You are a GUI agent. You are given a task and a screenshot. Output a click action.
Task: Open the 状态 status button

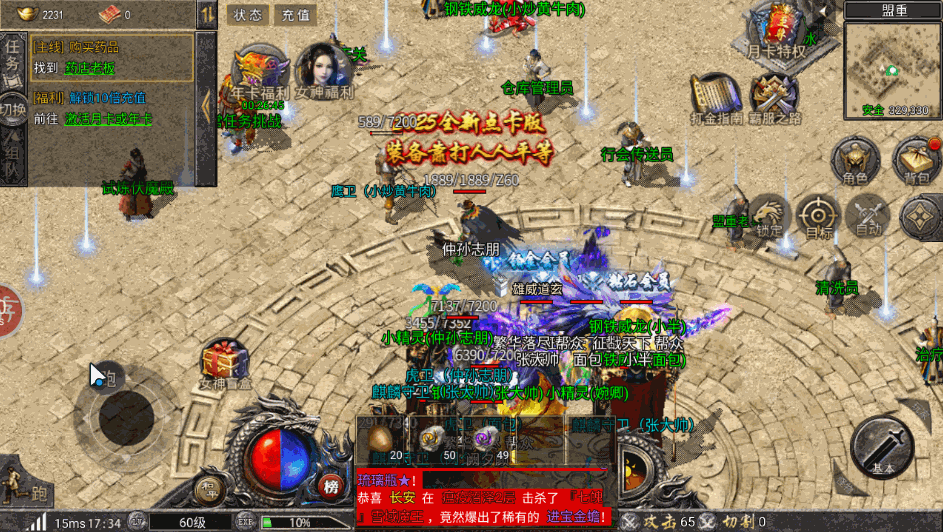(248, 15)
